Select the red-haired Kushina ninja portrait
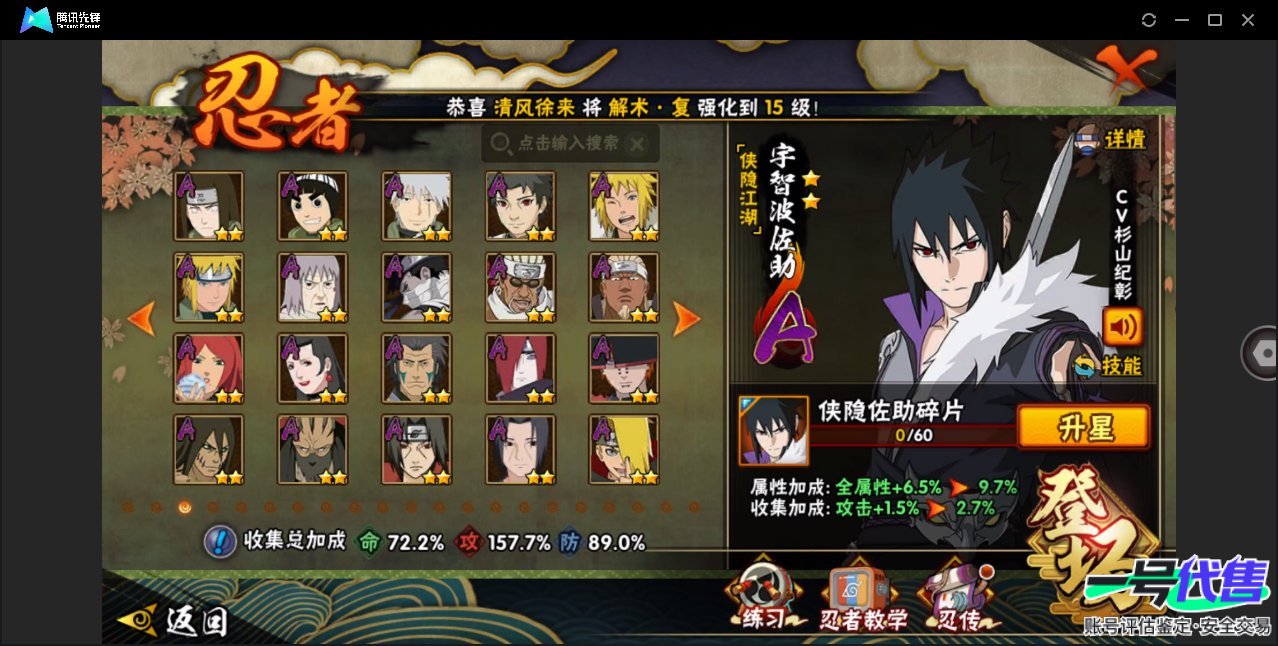 pos(209,369)
